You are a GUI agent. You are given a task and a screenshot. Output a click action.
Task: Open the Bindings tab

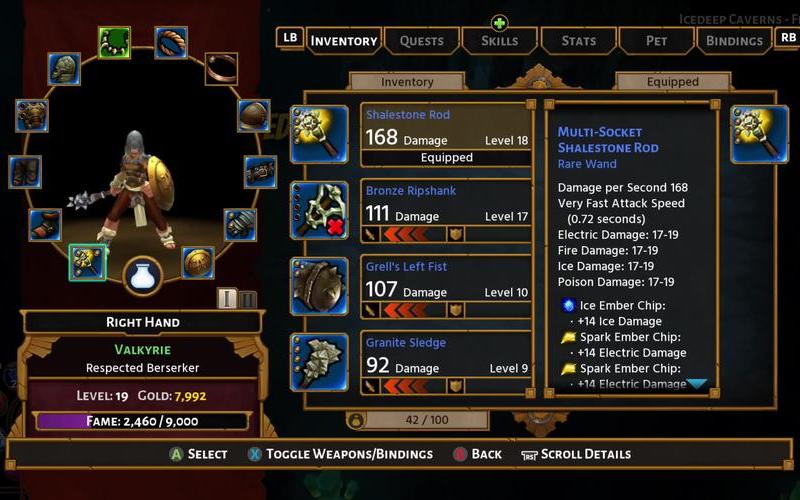734,41
